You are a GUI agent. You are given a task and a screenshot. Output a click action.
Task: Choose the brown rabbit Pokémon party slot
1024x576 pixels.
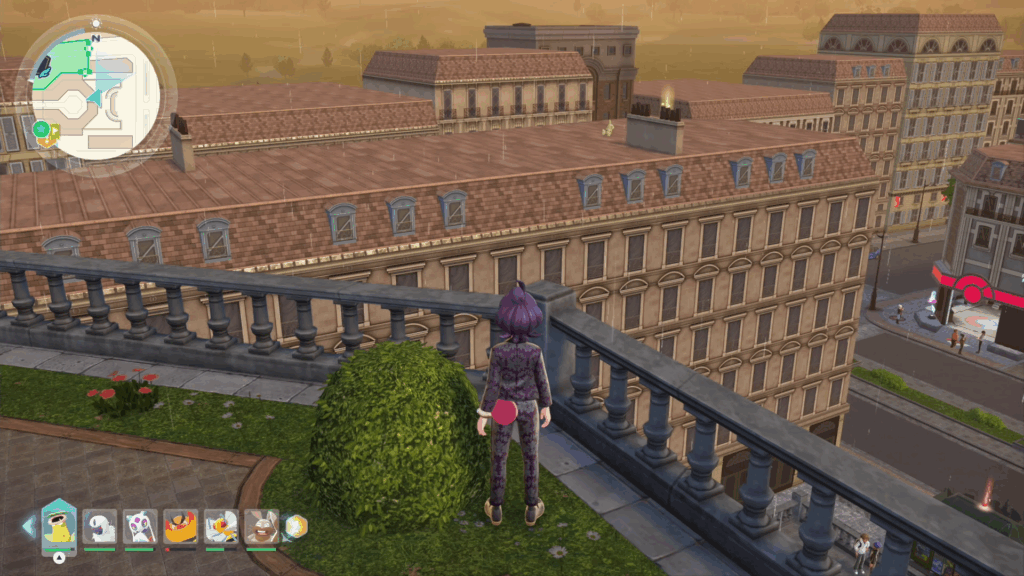261,526
